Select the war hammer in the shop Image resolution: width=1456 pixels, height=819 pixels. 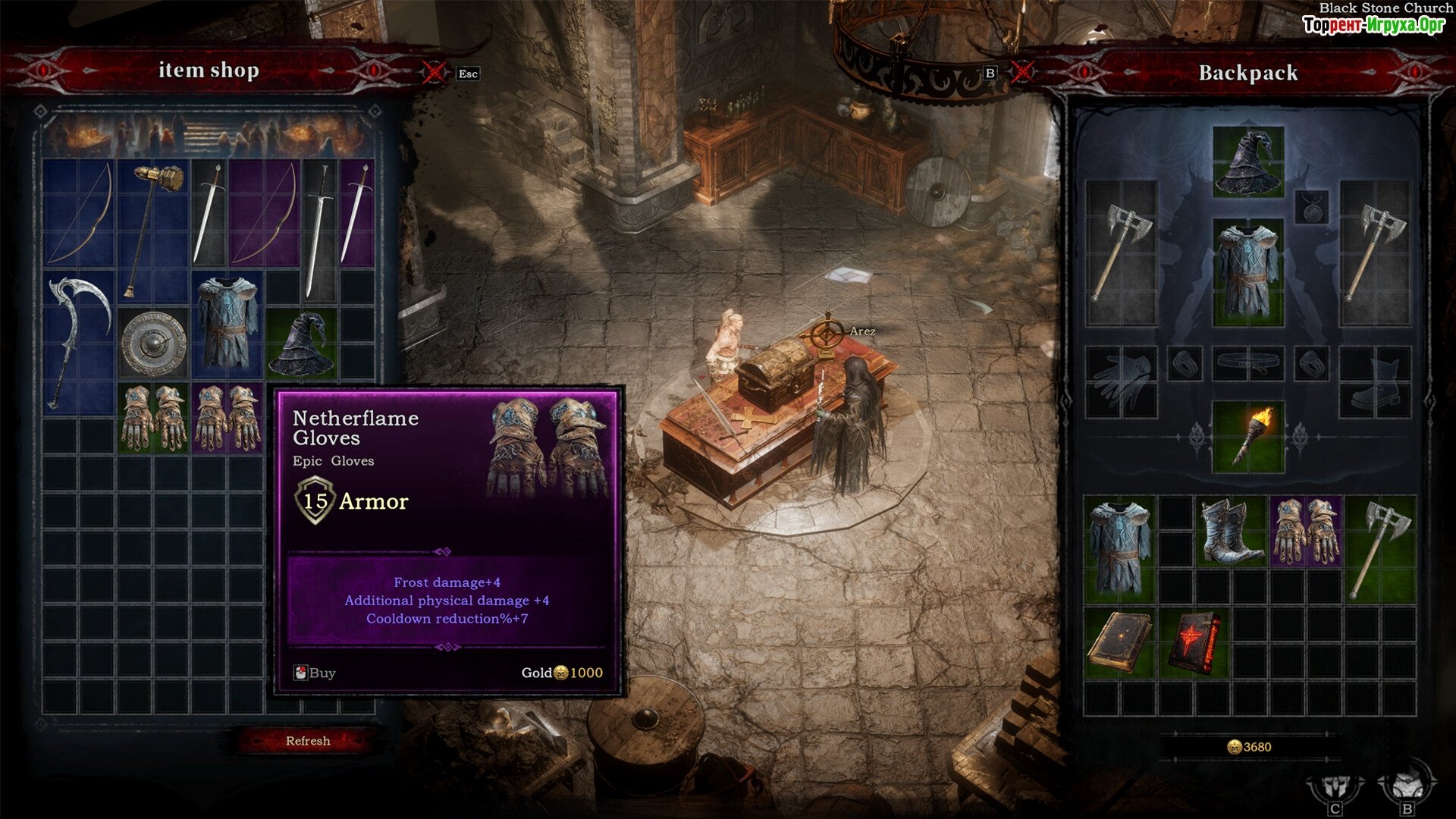click(x=153, y=227)
